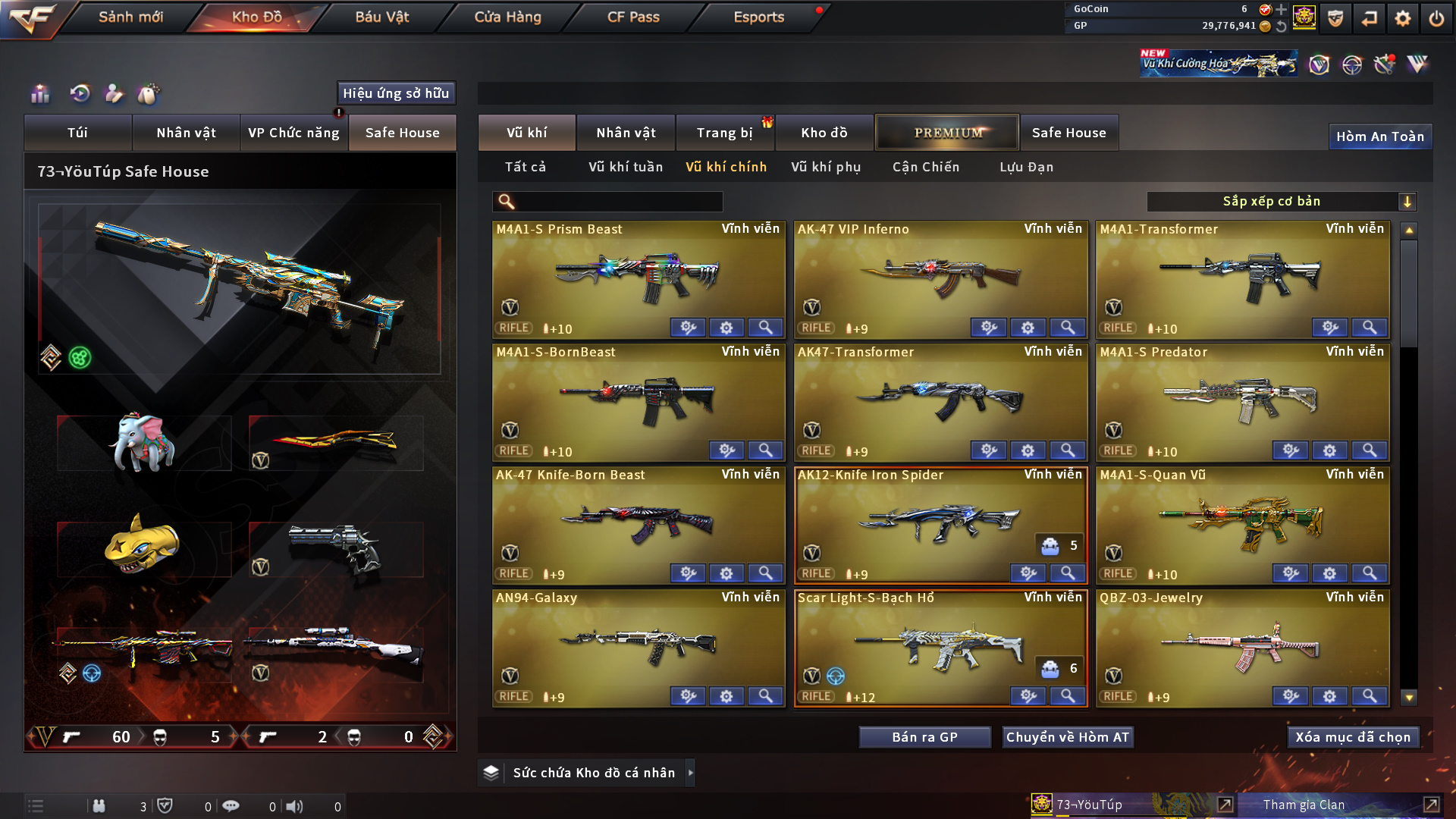Select the PREMIUM tab
The height and width of the screenshot is (819, 1456).
(x=947, y=133)
